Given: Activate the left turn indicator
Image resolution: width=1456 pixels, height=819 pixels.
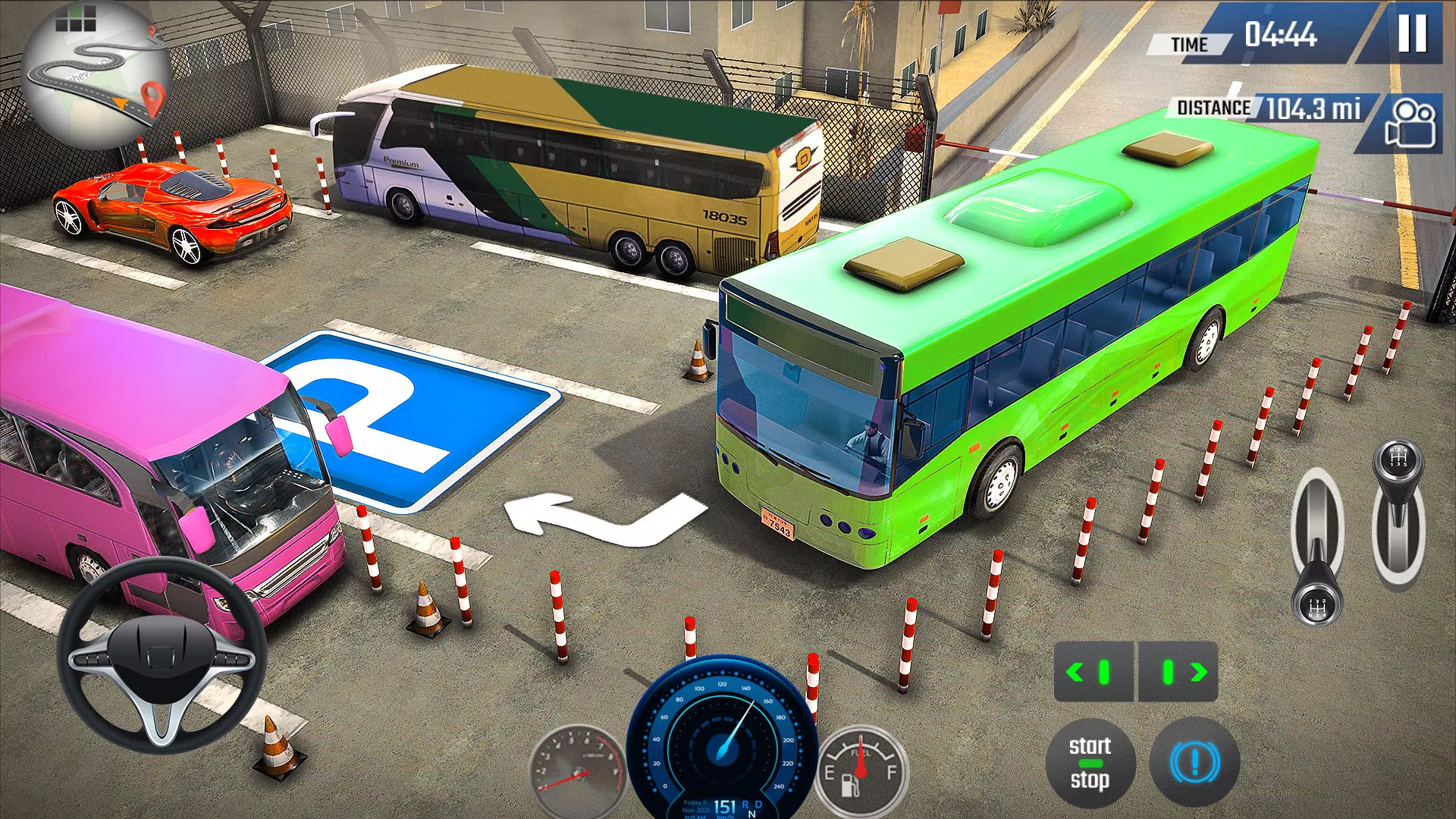Looking at the screenshot, I should tap(1093, 672).
